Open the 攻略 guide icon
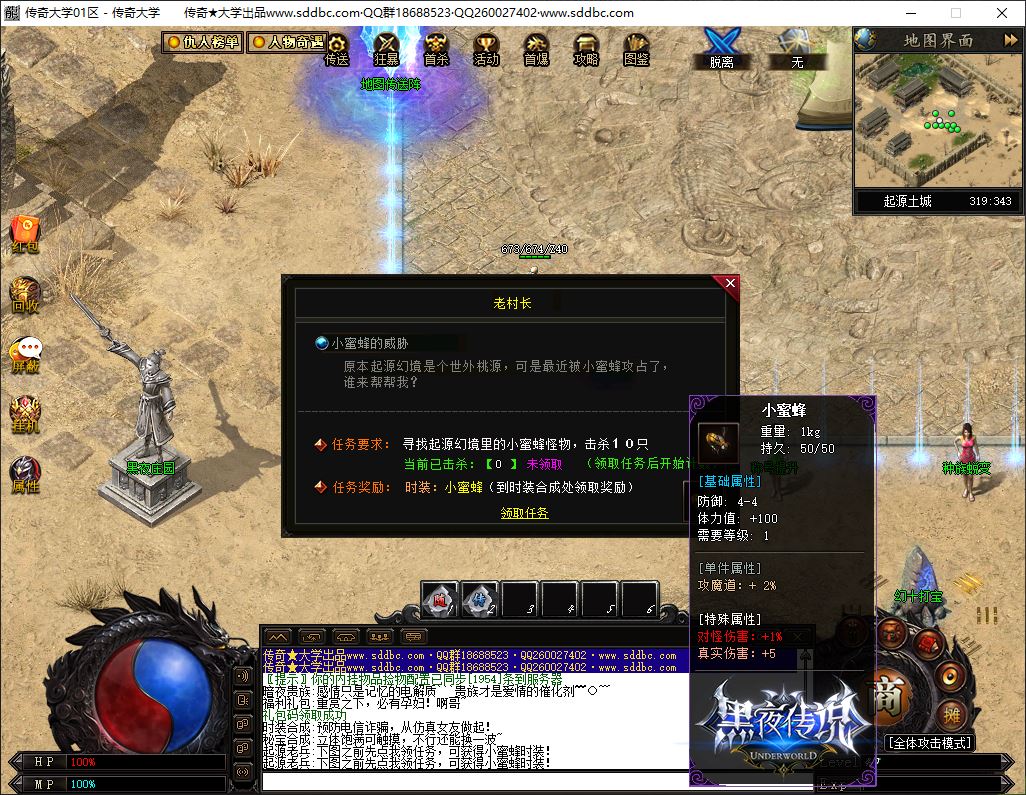Image resolution: width=1026 pixels, height=795 pixels. click(x=586, y=48)
